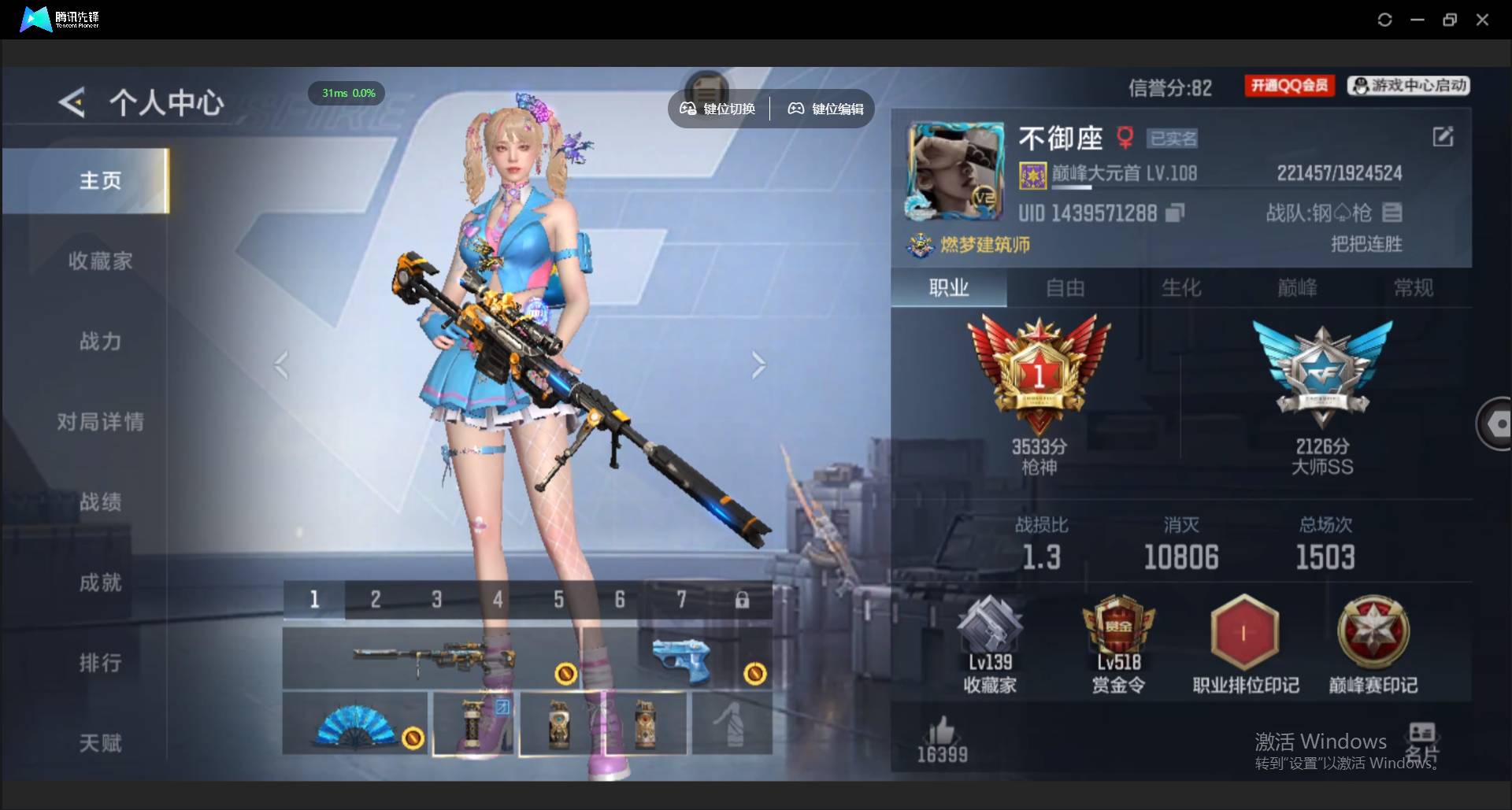1512x810 pixels.
Task: Open 键位编辑 key binding editor
Action: (824, 109)
